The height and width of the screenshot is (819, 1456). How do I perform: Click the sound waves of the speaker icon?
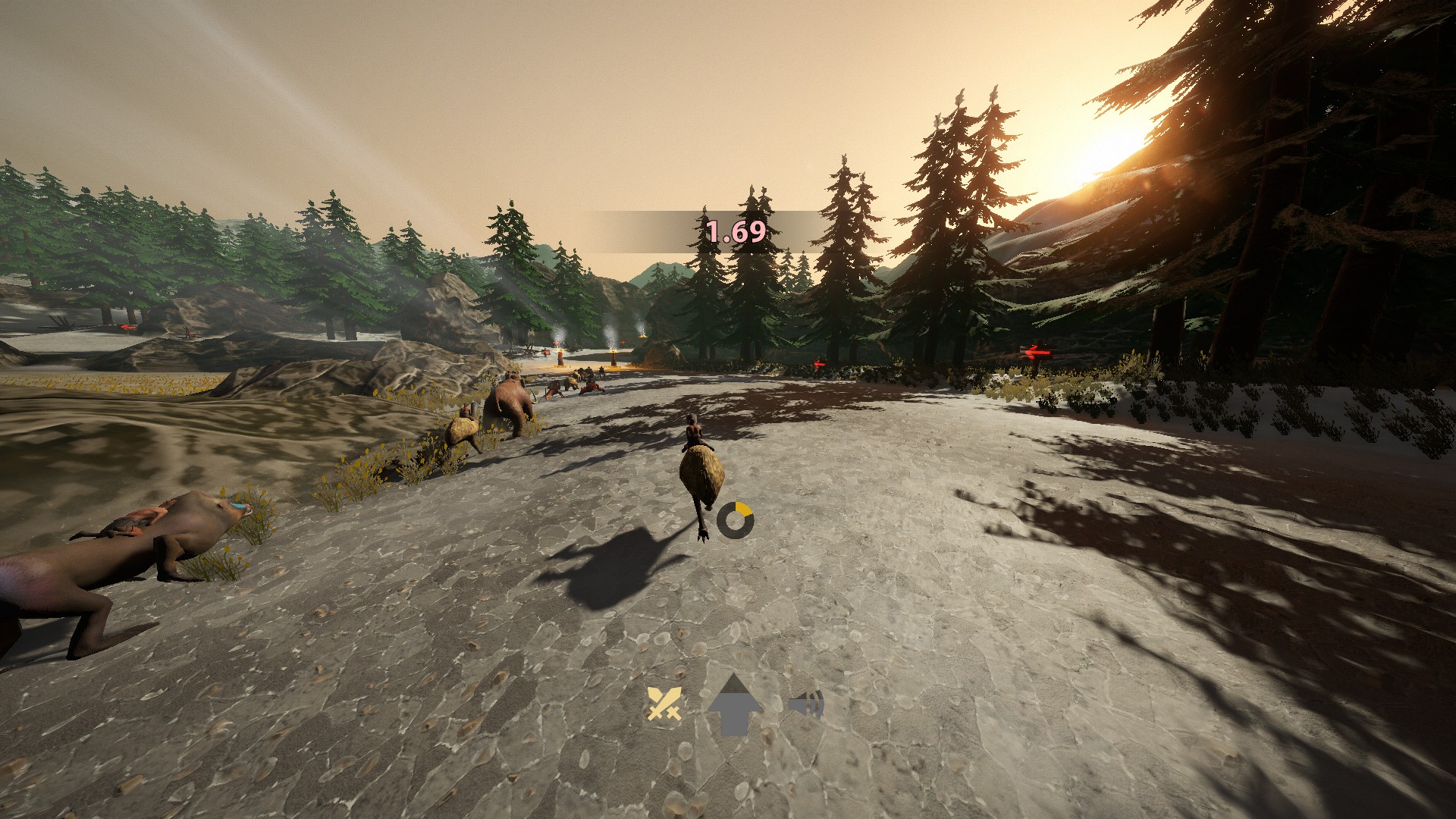(x=817, y=704)
